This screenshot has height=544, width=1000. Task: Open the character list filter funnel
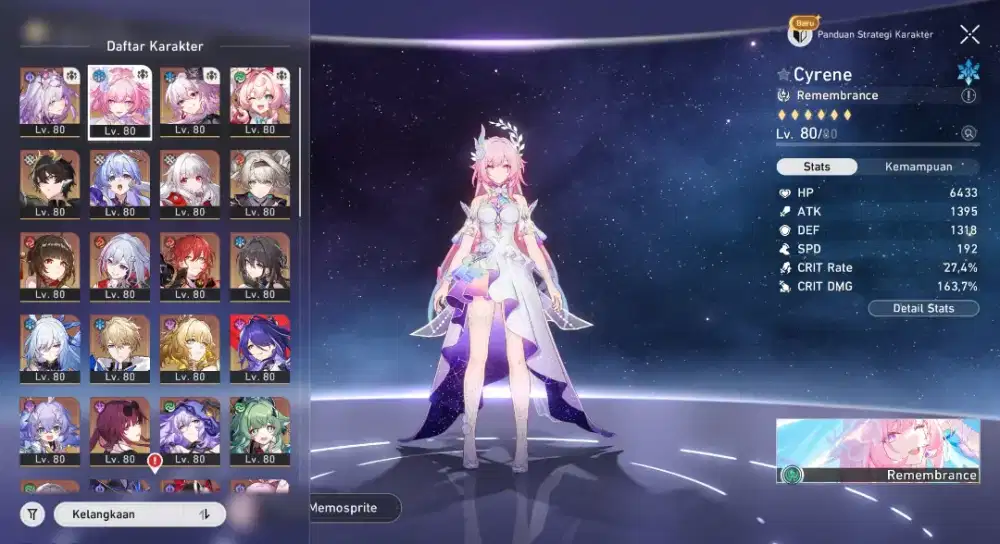point(32,514)
